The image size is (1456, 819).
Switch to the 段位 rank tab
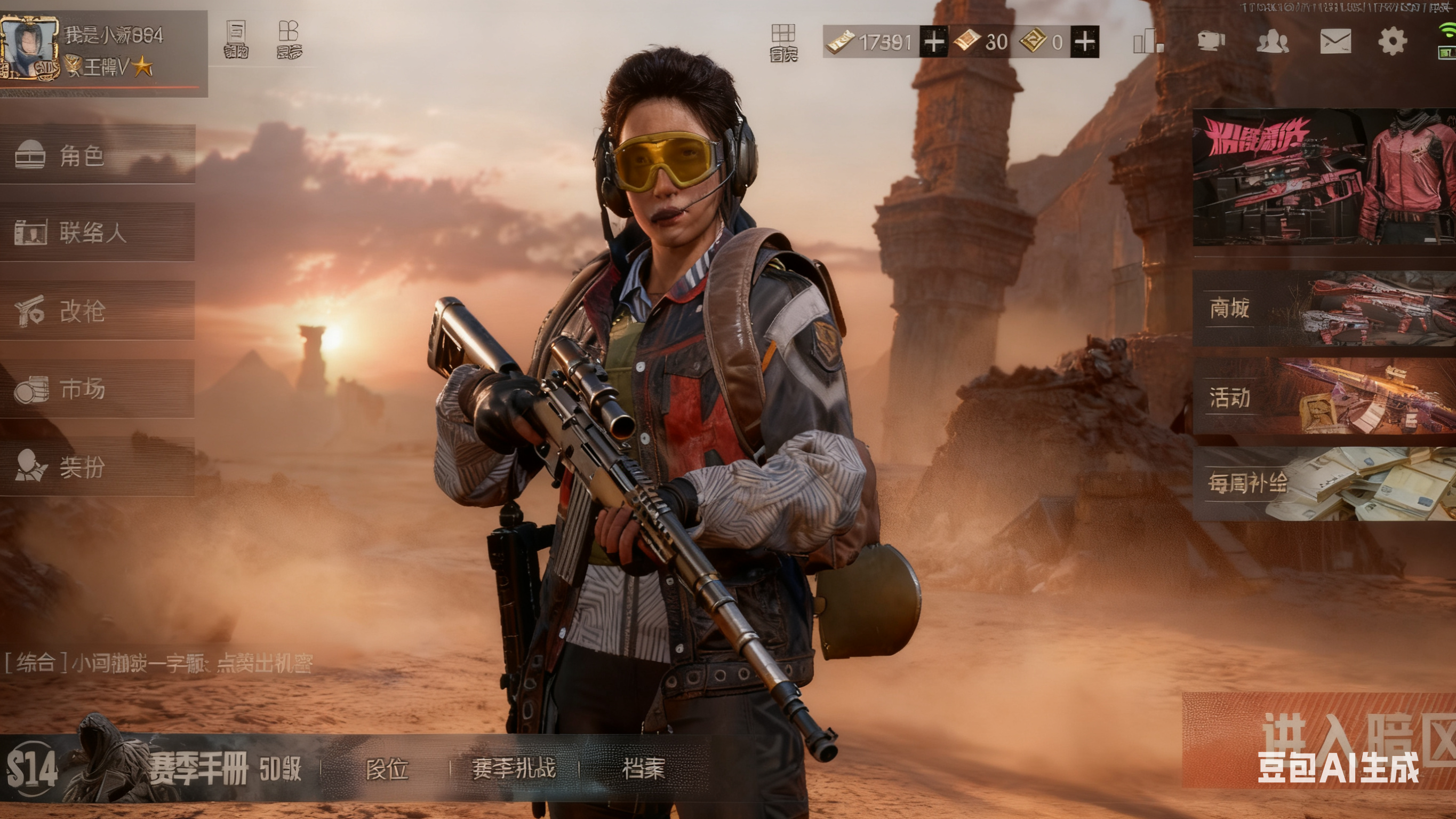387,769
